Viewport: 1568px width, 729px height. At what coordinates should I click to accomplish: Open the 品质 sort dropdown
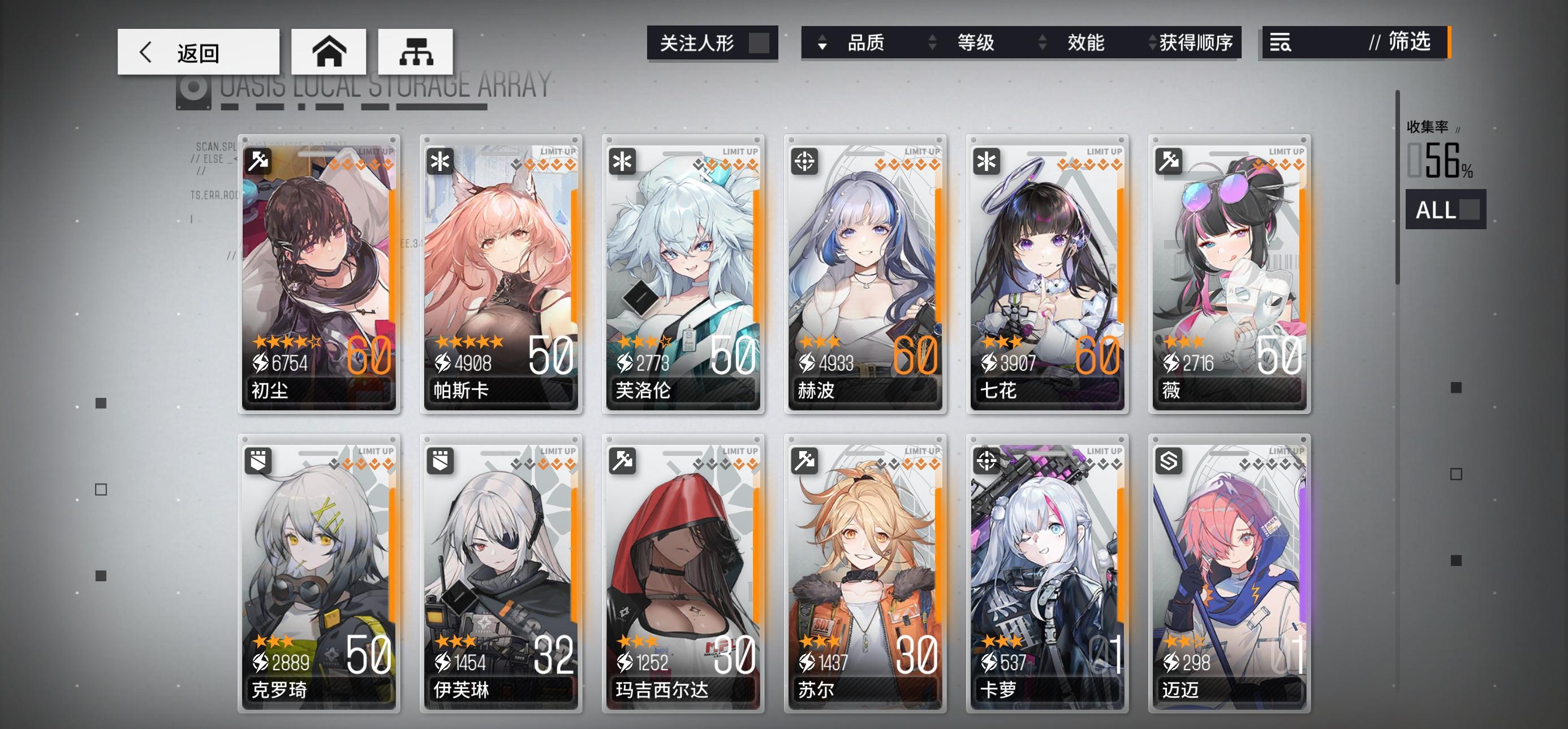click(866, 42)
